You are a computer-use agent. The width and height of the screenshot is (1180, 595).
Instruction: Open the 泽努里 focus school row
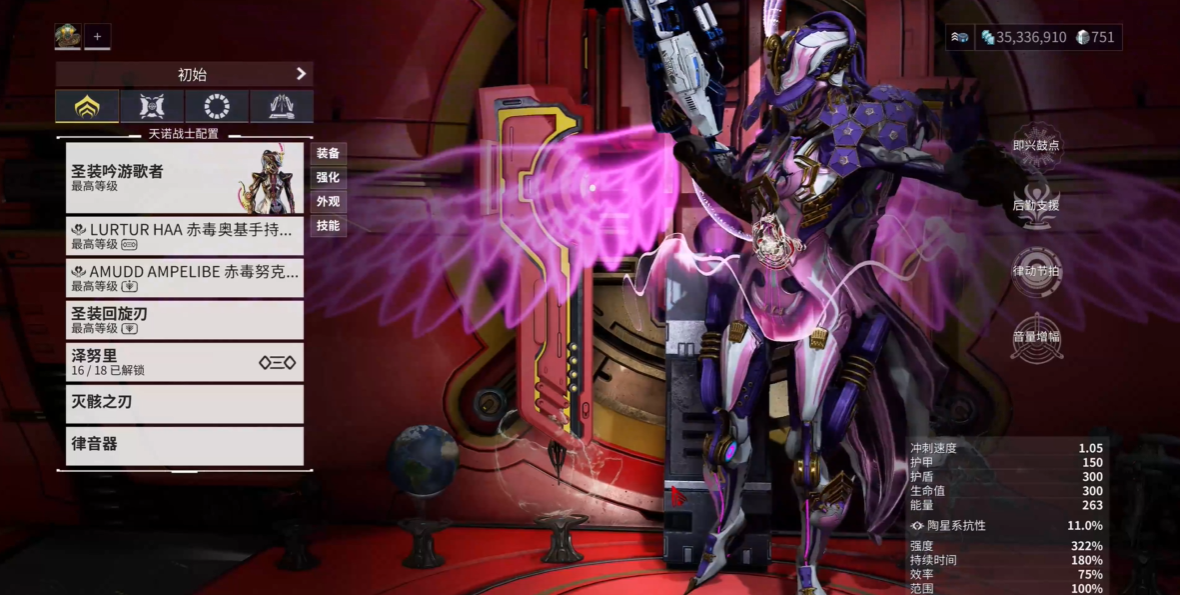(x=184, y=362)
